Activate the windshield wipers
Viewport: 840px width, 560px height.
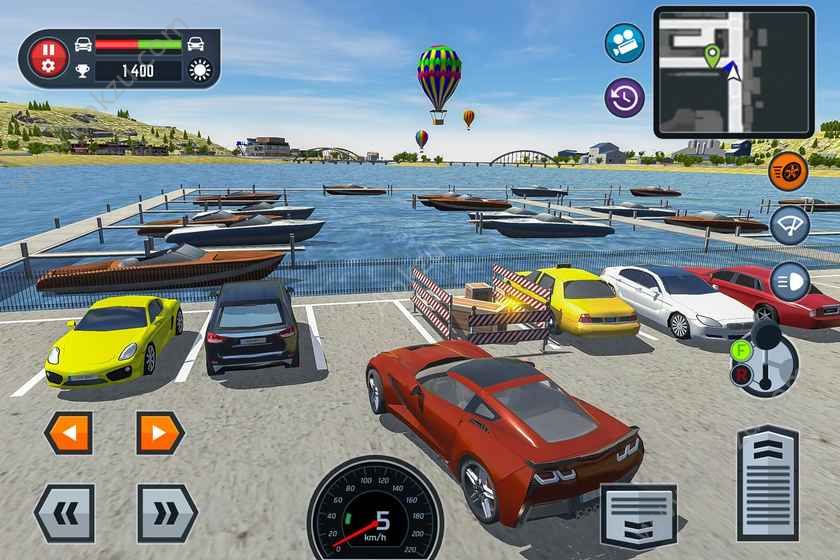(x=789, y=226)
